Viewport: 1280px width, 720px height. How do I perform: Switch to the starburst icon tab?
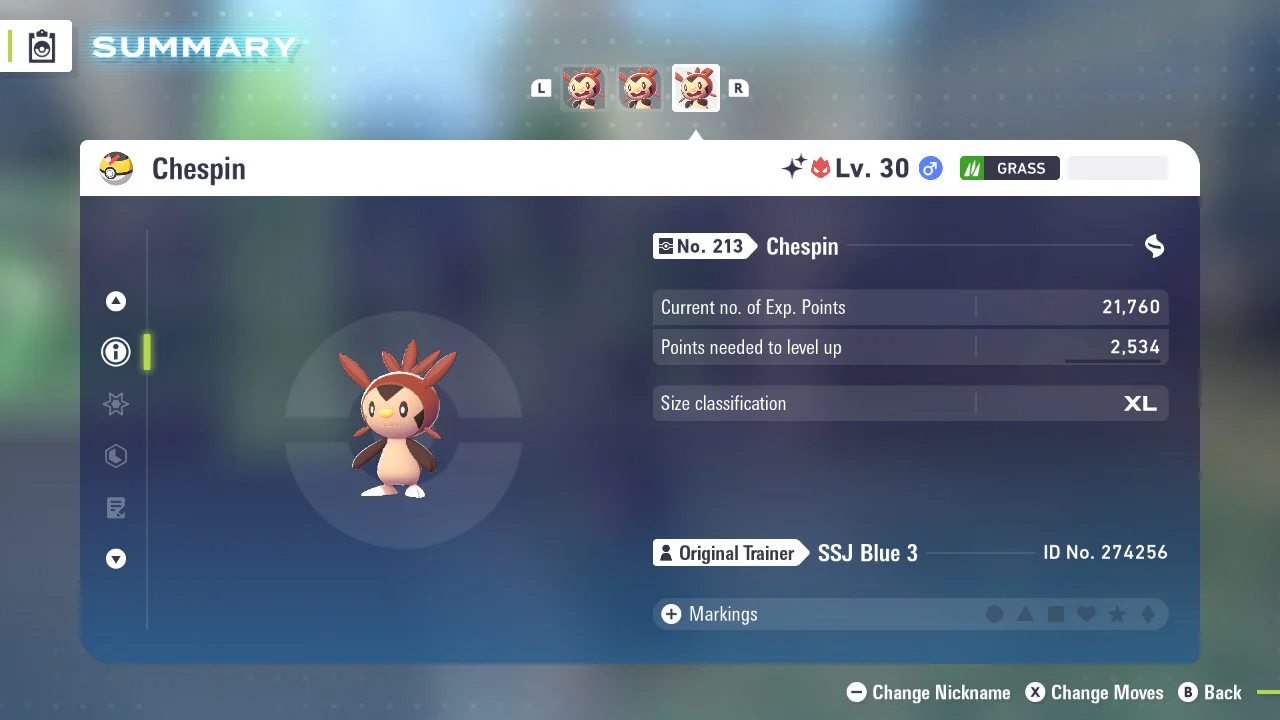(116, 404)
